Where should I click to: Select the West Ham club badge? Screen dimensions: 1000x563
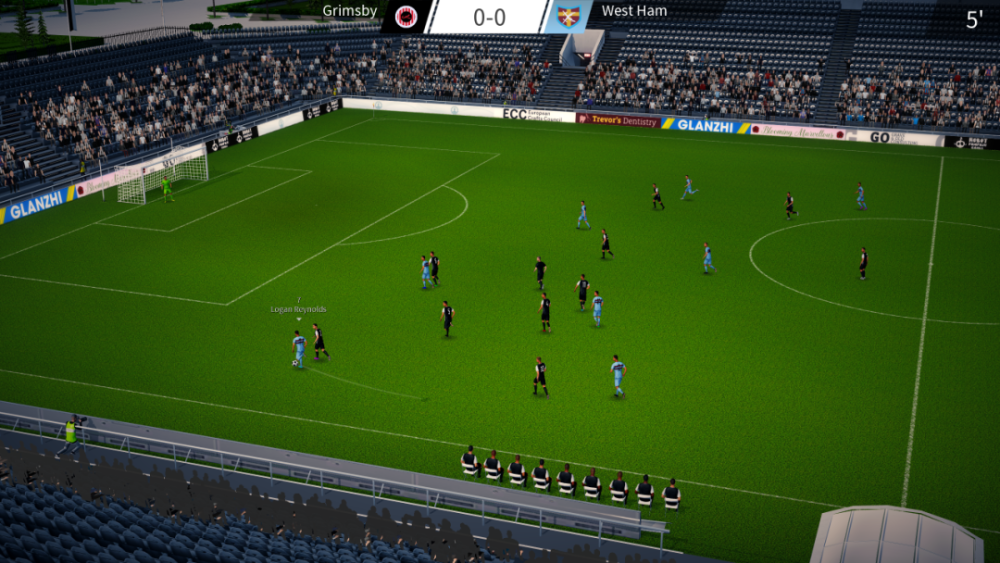(569, 16)
